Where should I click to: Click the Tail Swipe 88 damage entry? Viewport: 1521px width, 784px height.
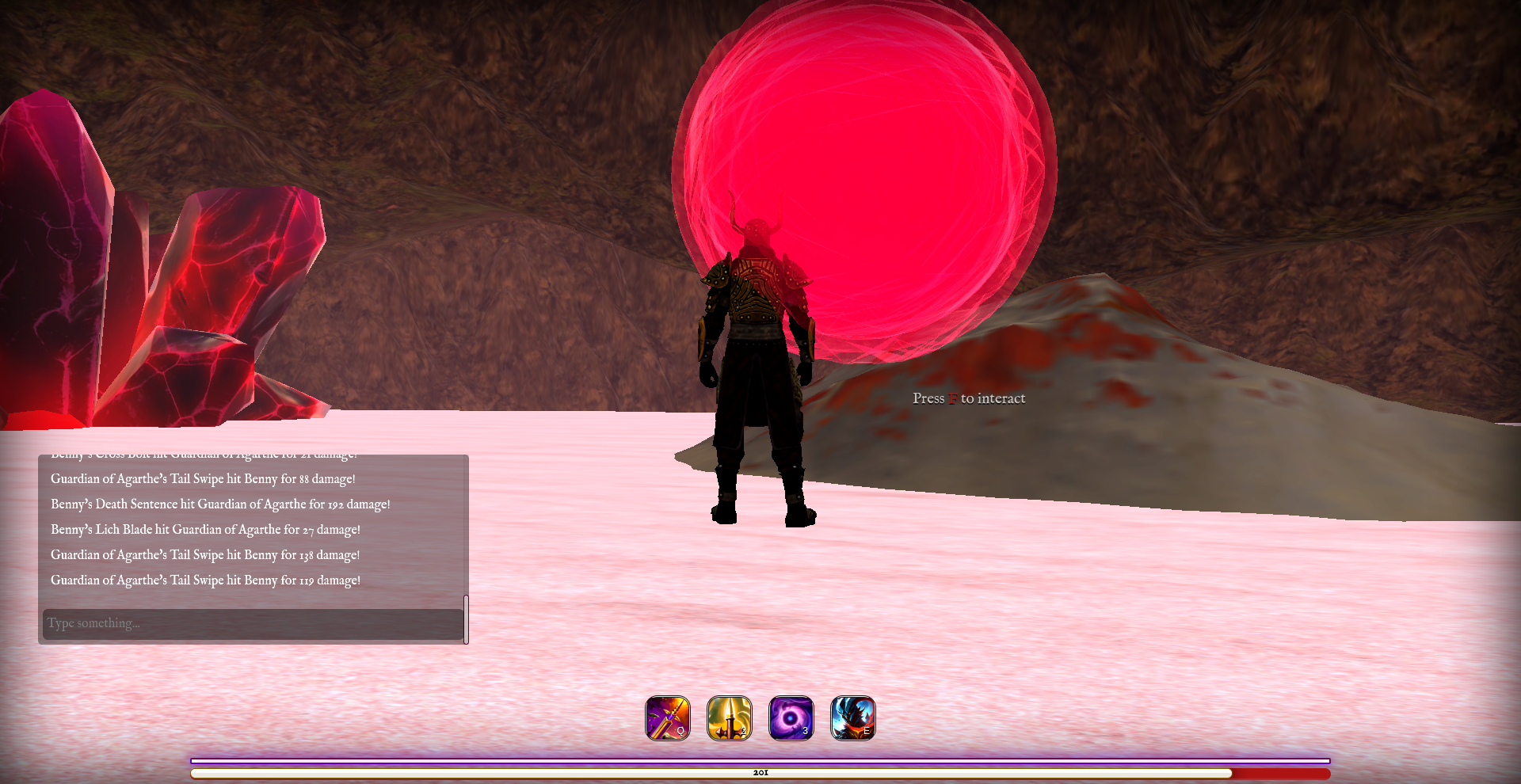203,478
